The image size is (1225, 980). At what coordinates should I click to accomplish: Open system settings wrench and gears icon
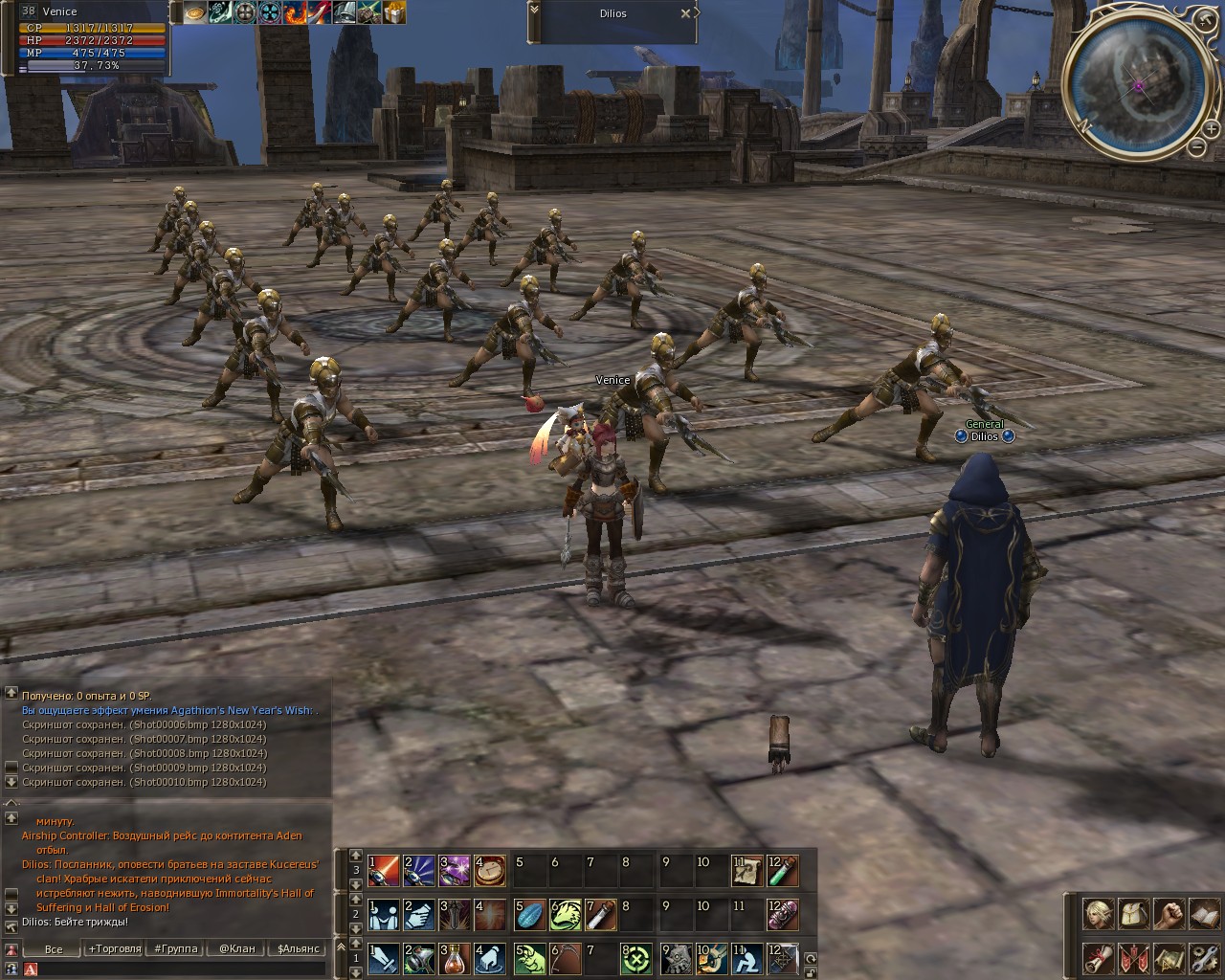1203,957
